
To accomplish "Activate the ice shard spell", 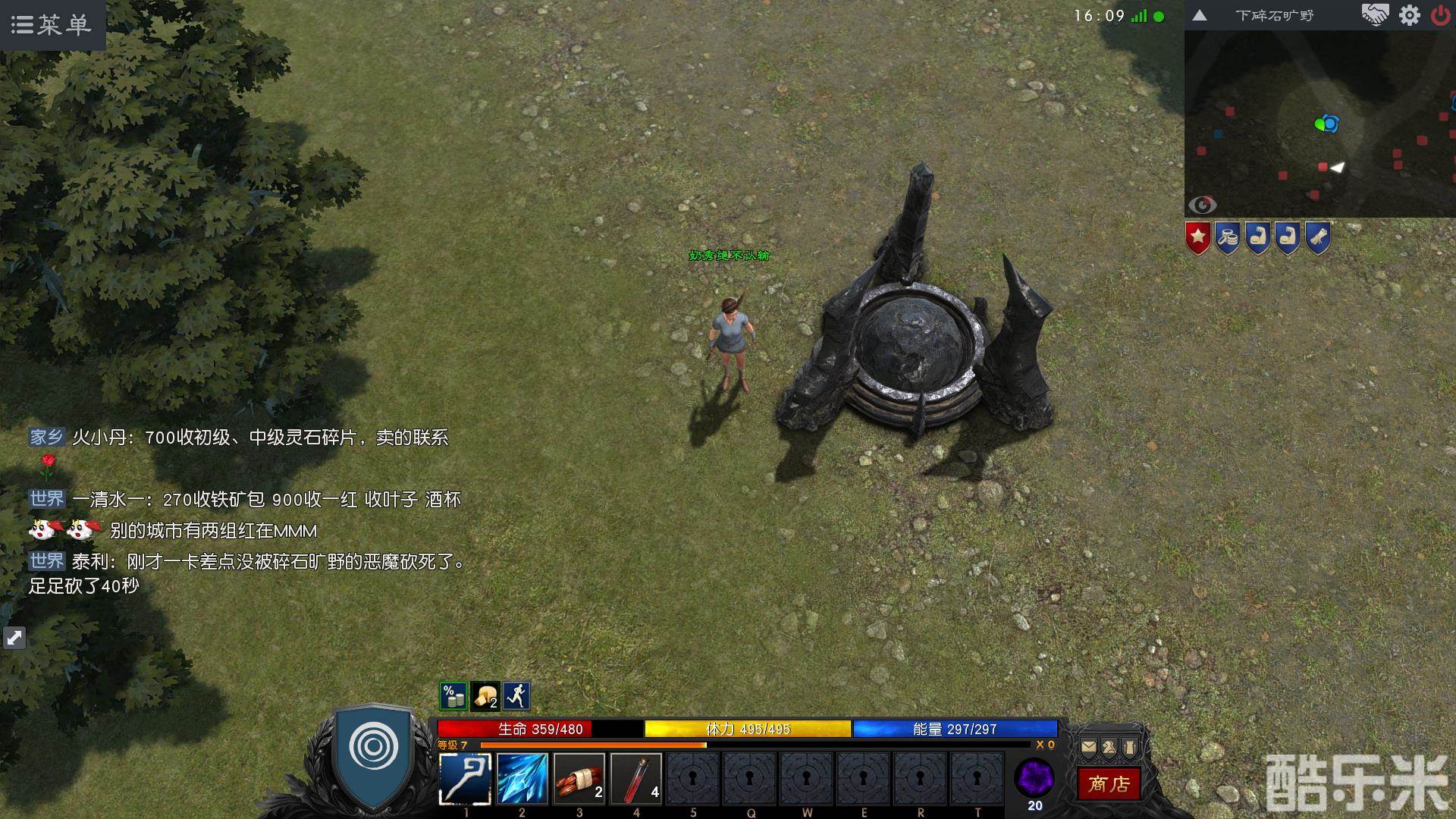I will 522,778.
